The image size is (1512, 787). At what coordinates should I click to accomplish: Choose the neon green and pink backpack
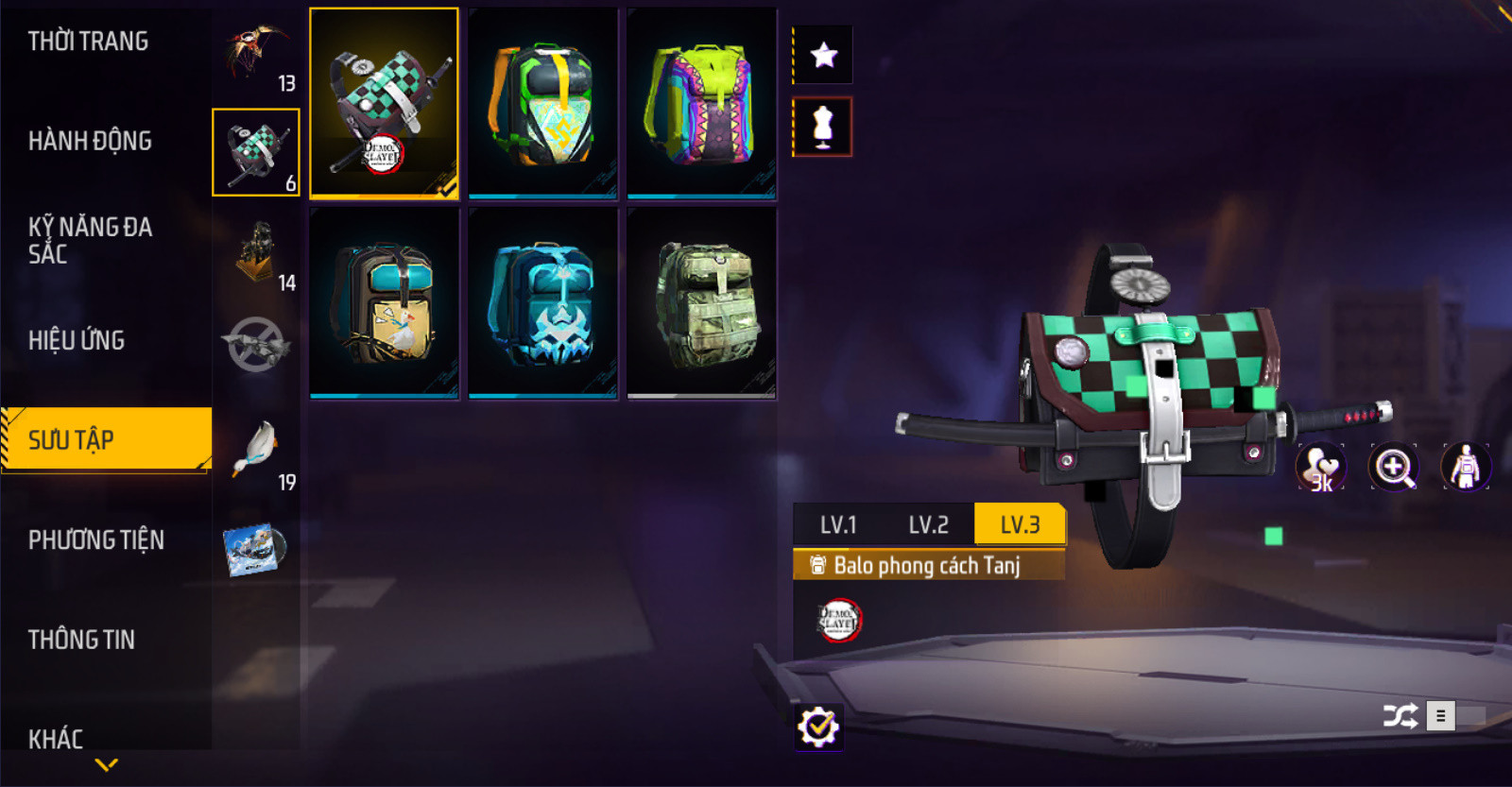tap(701, 104)
